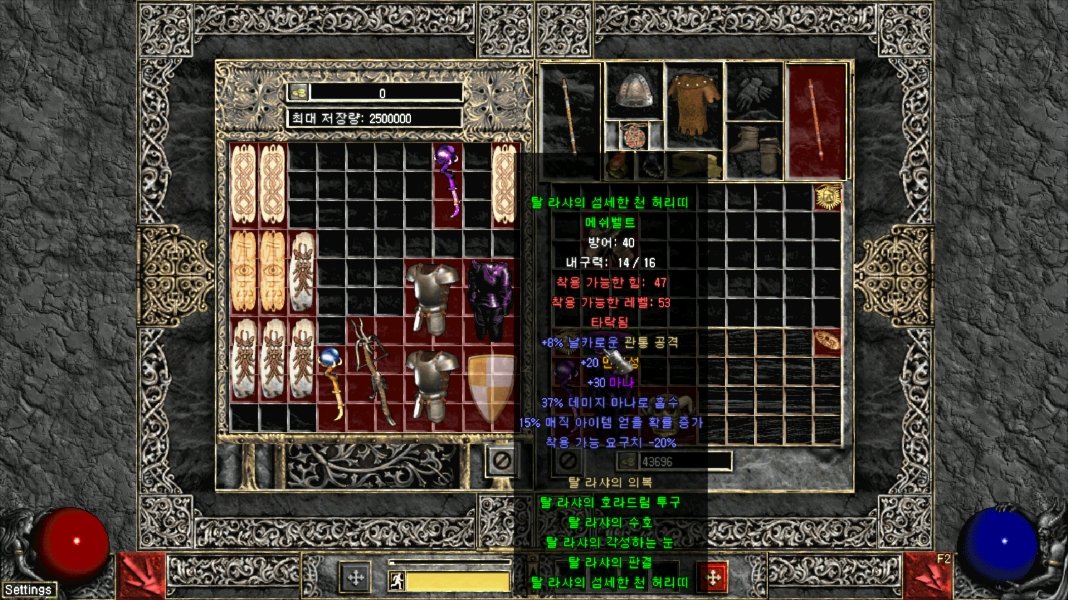Viewport: 1068px width, 600px height.
Task: Close the stash with its cancel button
Action: coord(502,460)
